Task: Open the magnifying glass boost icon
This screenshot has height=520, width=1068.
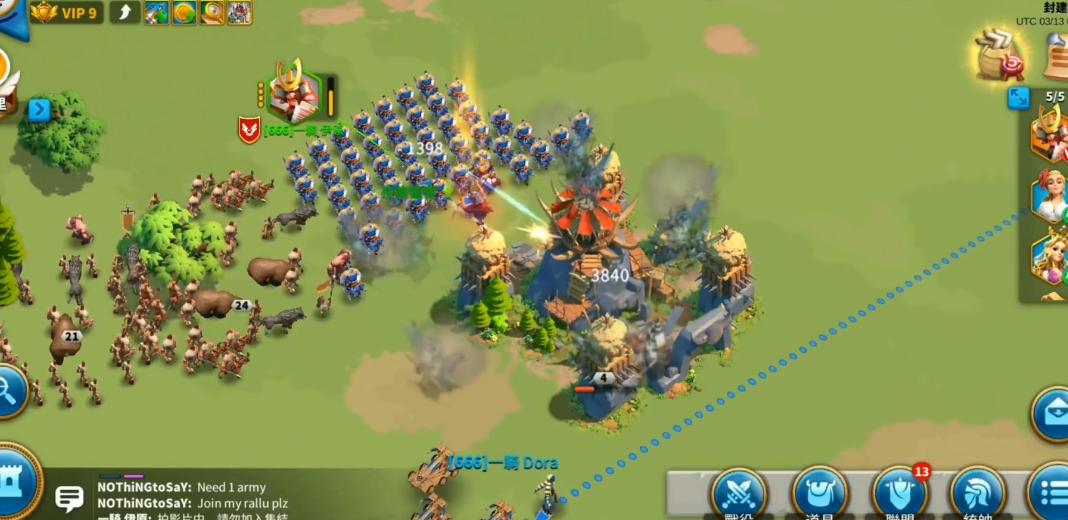Action: (212, 13)
